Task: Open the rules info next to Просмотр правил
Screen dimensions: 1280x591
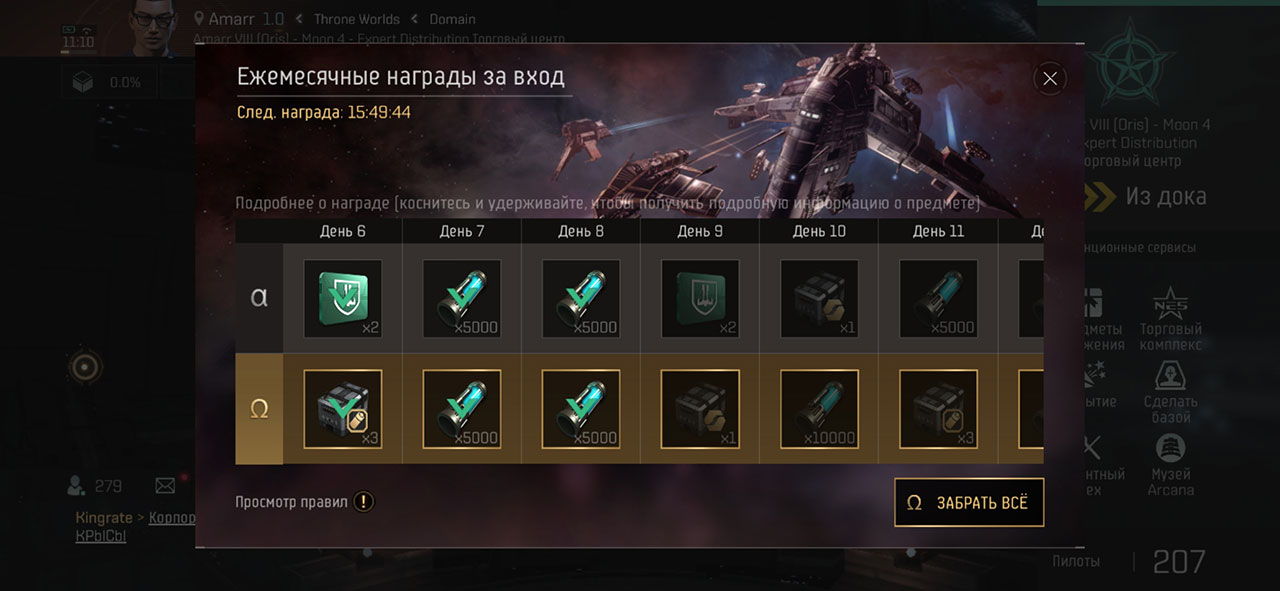Action: click(363, 502)
